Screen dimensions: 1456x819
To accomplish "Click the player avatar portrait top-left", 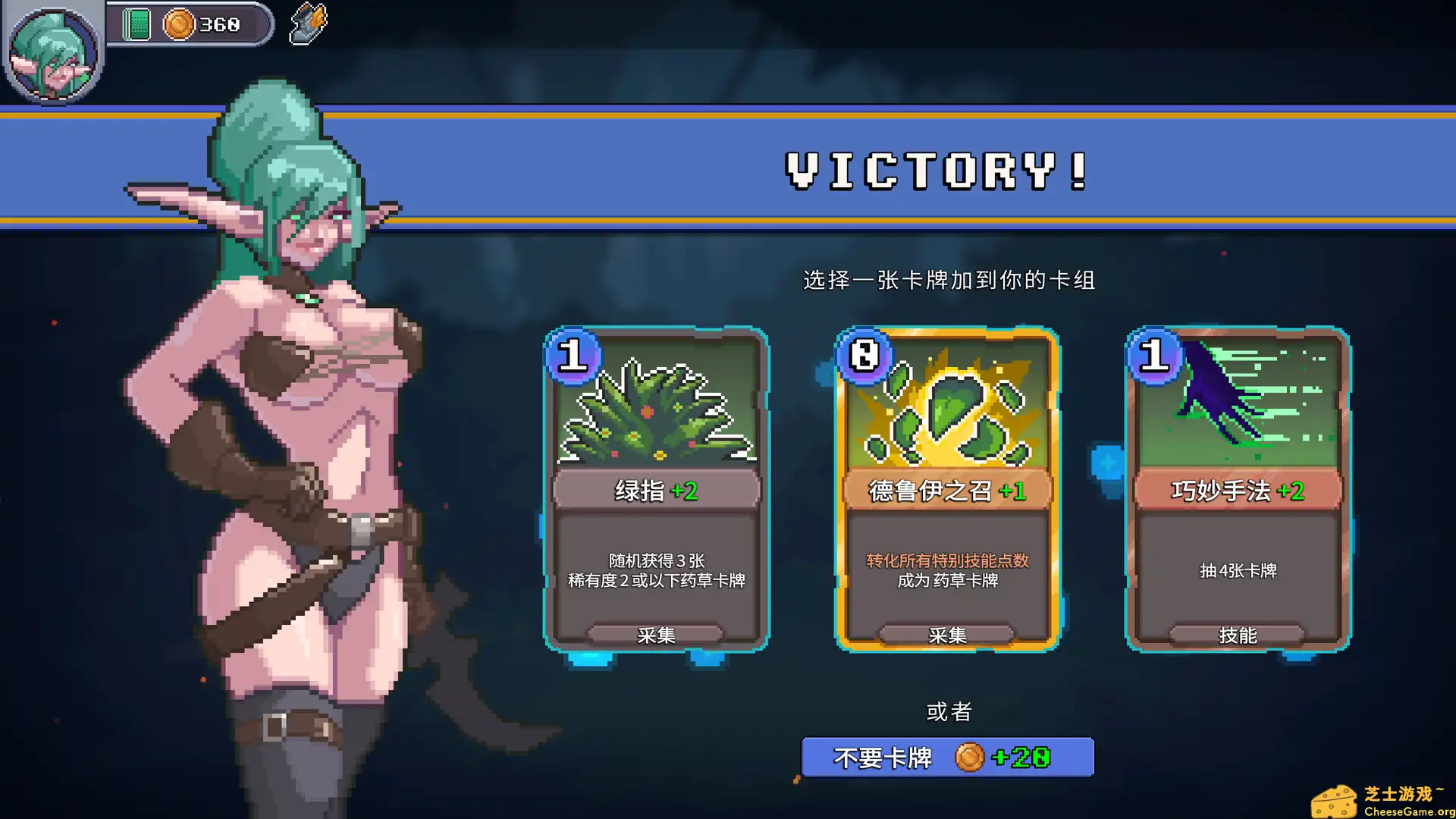I will (55, 55).
